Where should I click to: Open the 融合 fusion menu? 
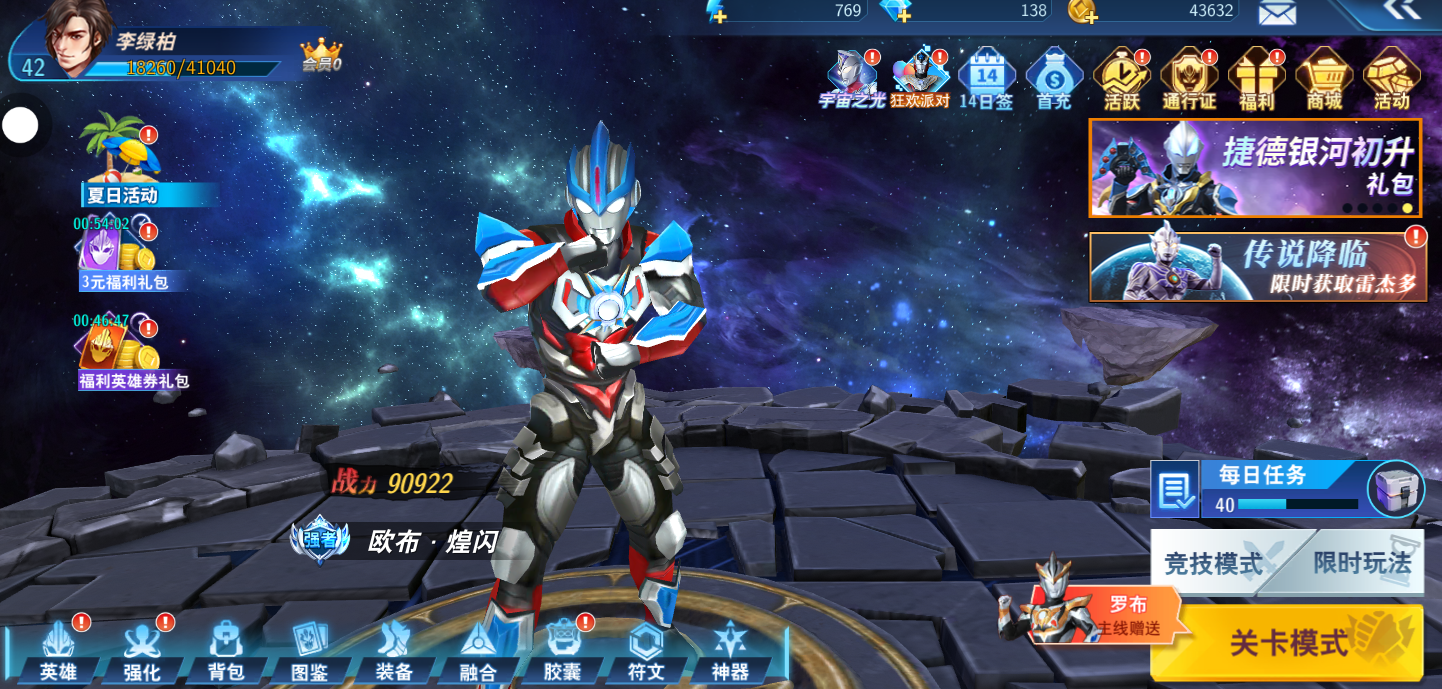click(478, 651)
